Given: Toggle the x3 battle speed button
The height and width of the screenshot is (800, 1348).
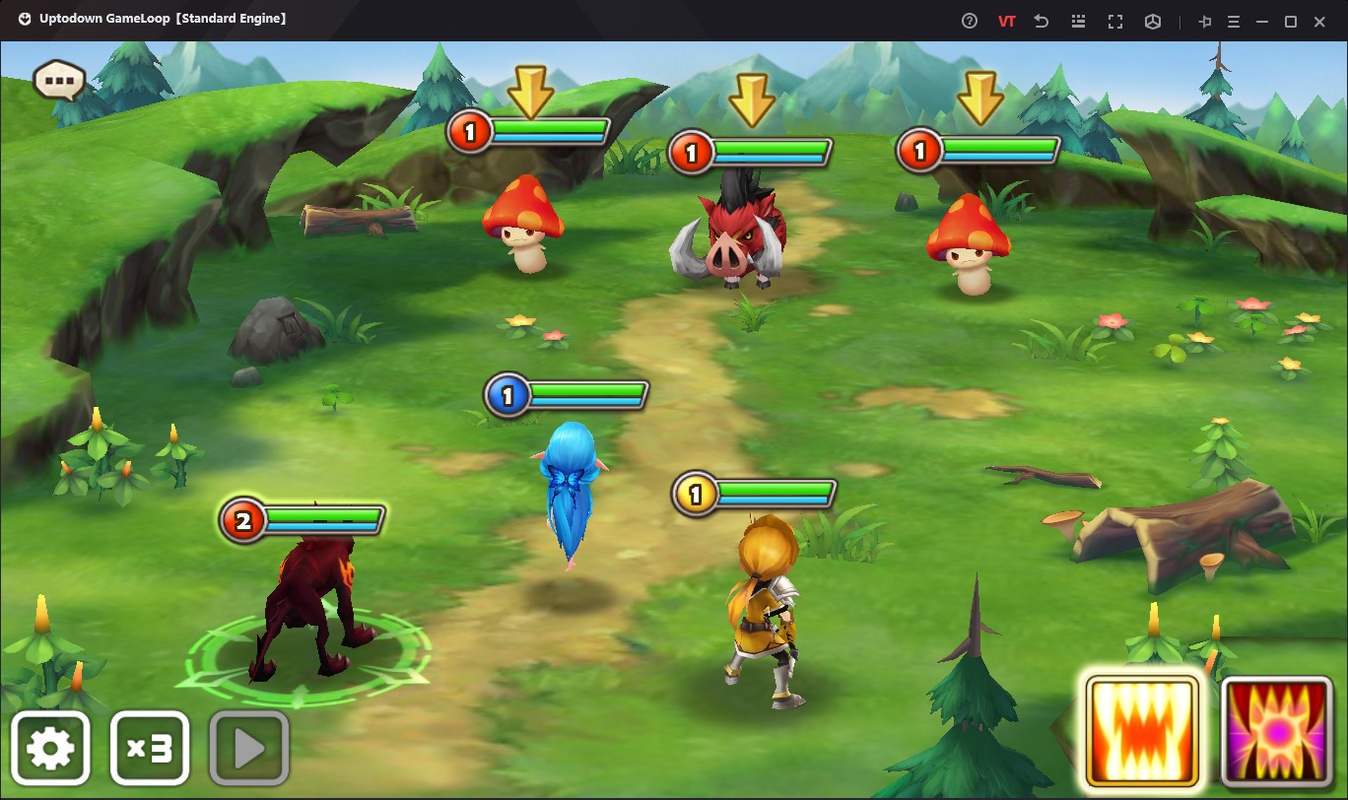Looking at the screenshot, I should tap(149, 748).
